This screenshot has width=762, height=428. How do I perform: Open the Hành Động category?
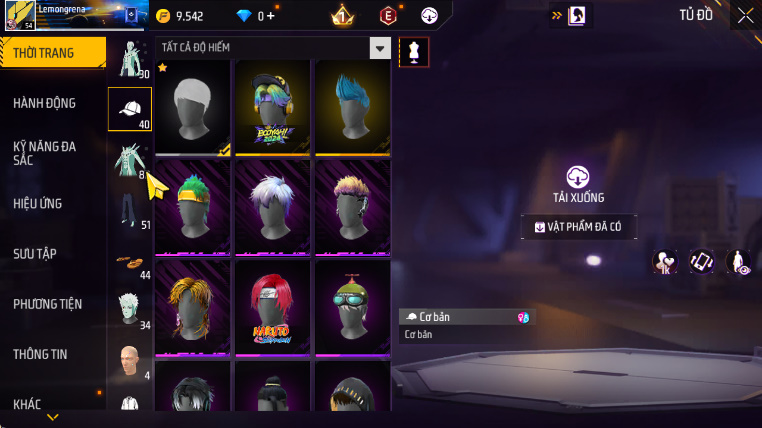[x=45, y=103]
